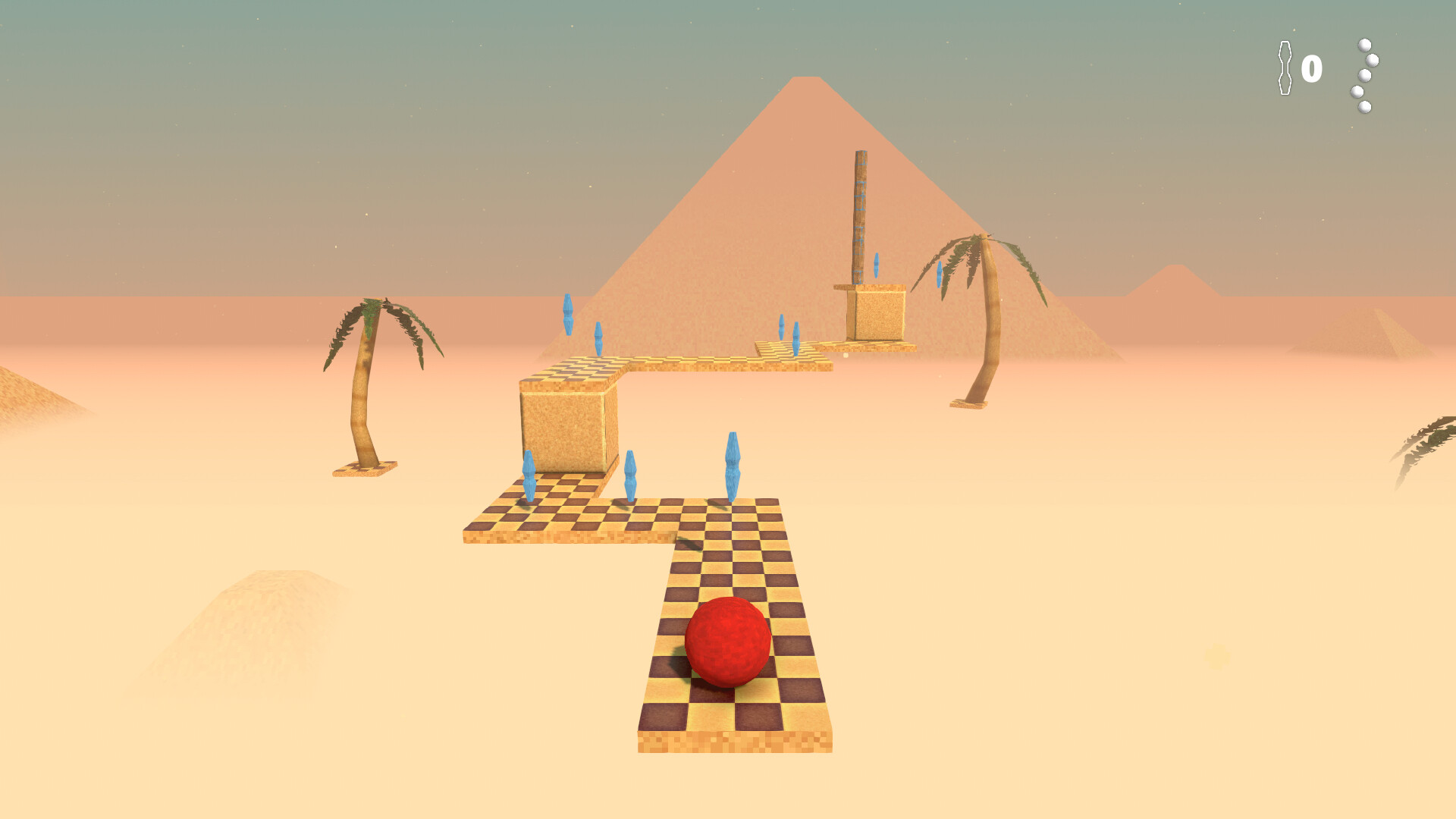Click the middle white orb in the lives column
Screen dimensions: 1456x819
point(1365,76)
